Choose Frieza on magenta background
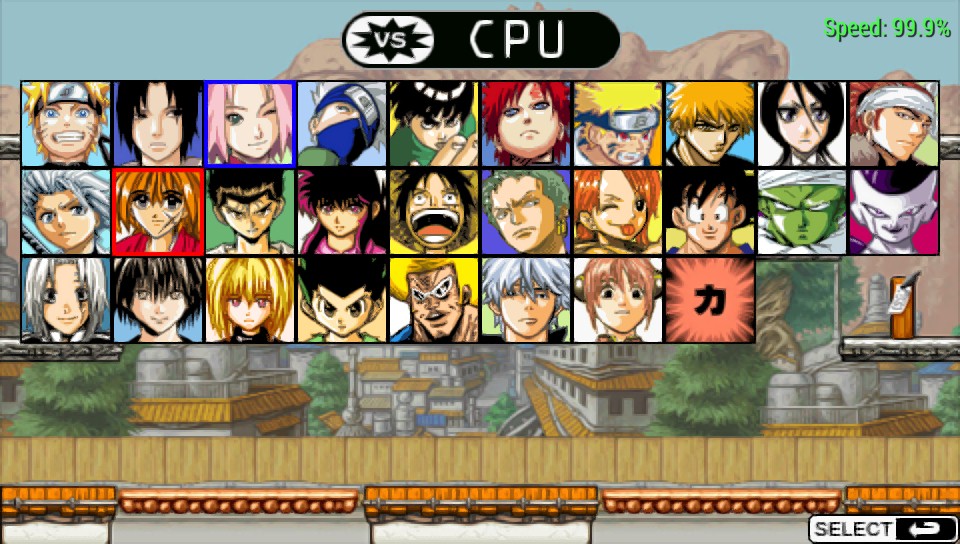 [x=894, y=212]
